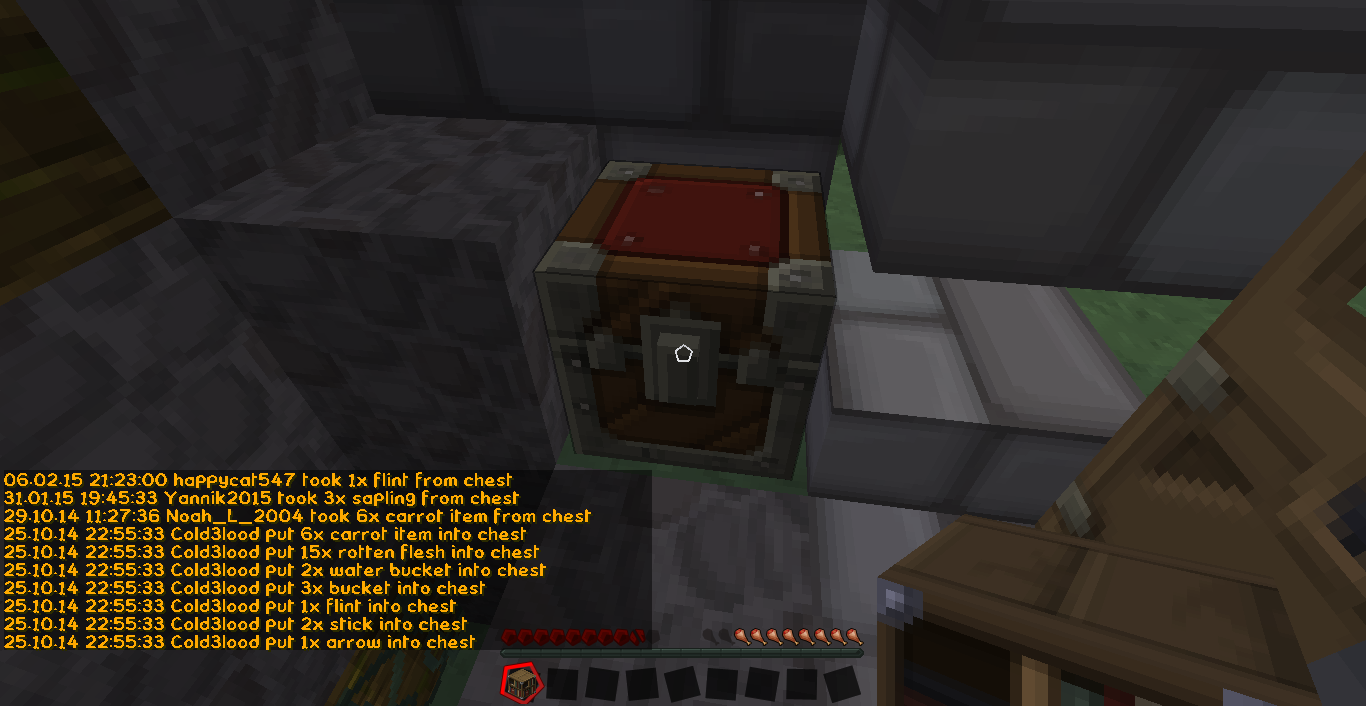Select the bookshelf block hotbar slot
This screenshot has height=706, width=1366.
520,684
